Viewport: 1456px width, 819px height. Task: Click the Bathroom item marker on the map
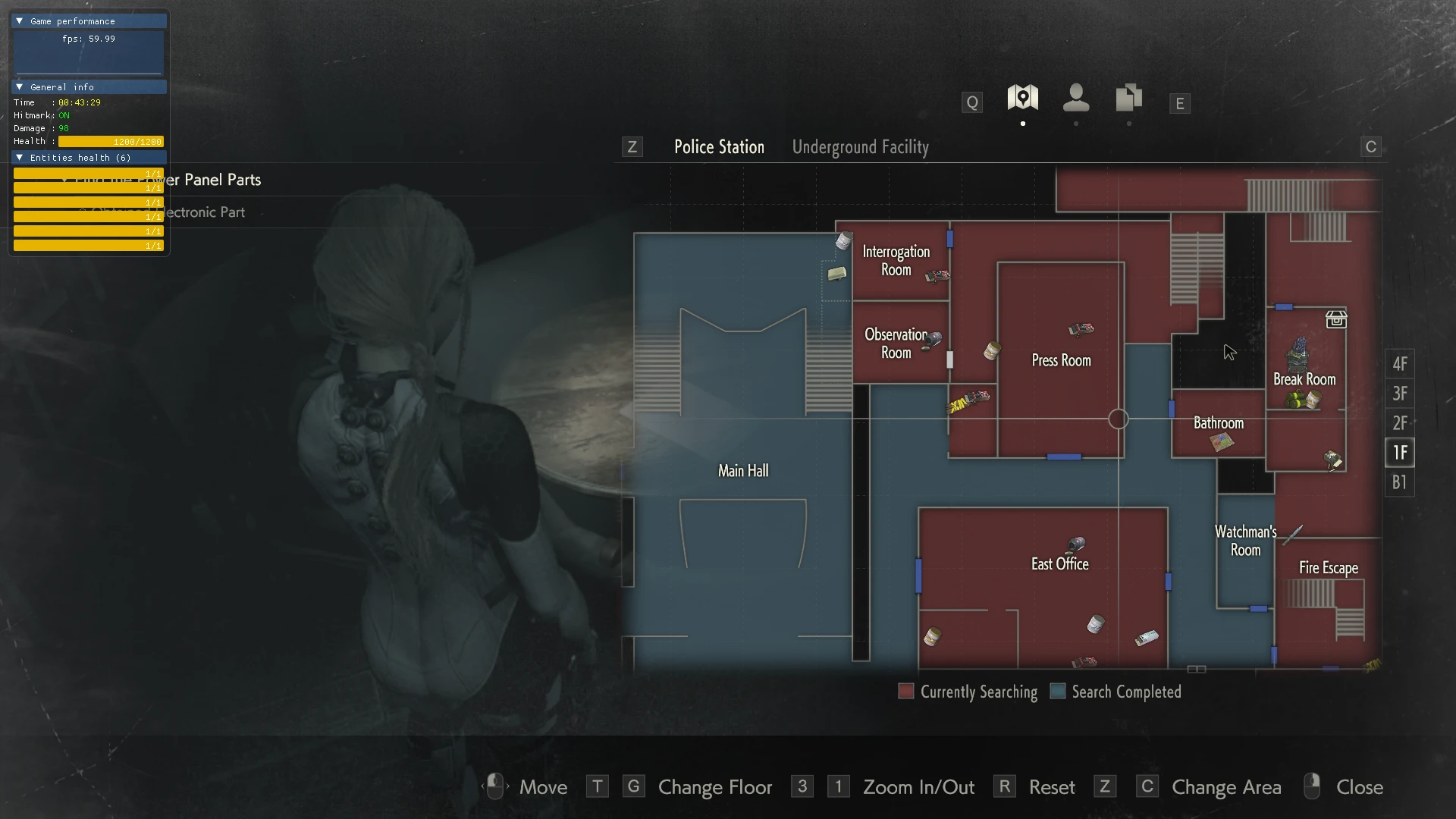pos(1221,443)
